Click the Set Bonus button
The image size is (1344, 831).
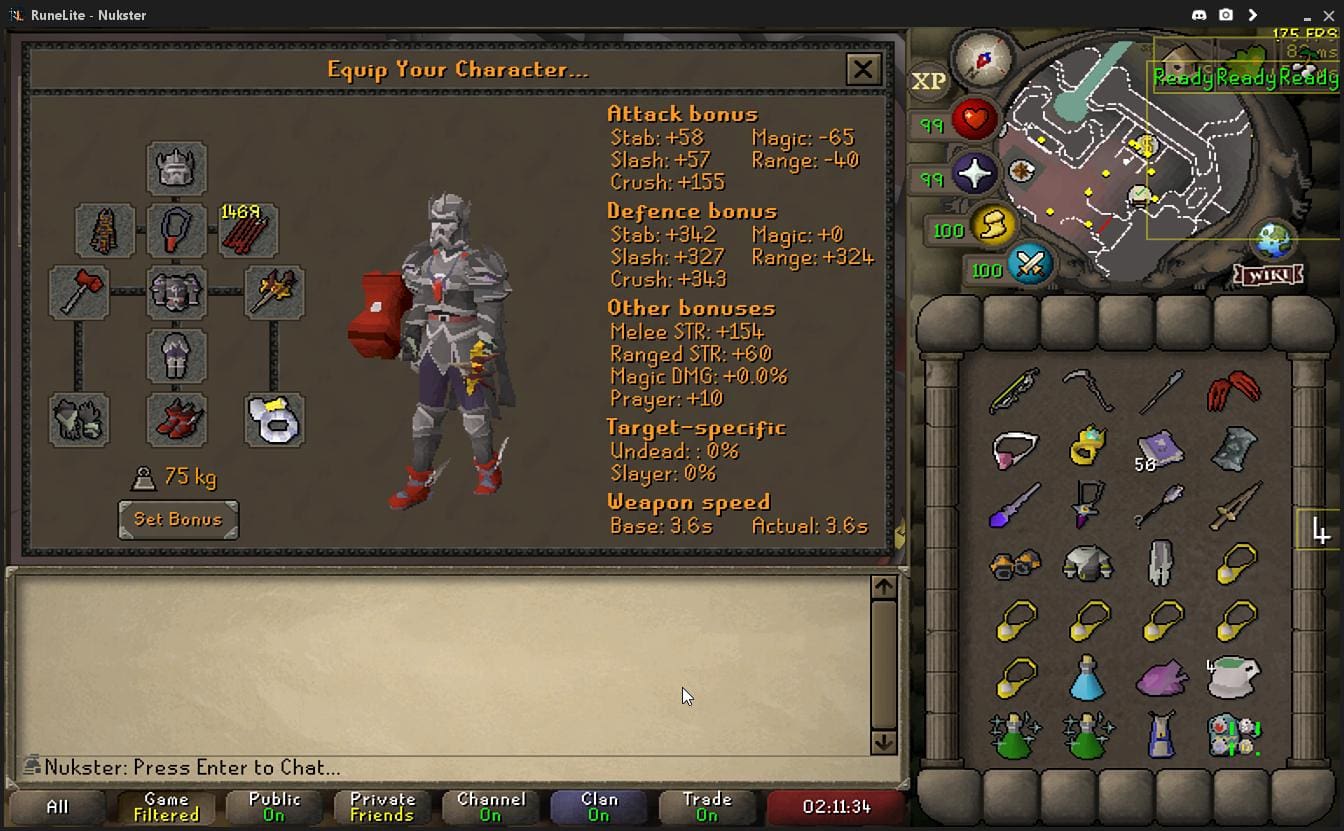coord(178,520)
